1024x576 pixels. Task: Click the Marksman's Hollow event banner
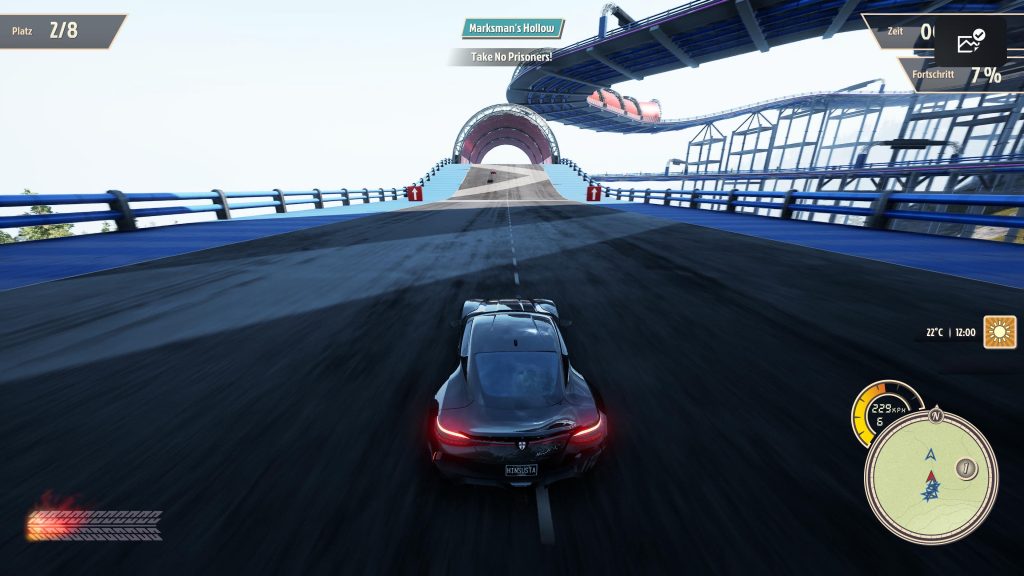point(513,28)
